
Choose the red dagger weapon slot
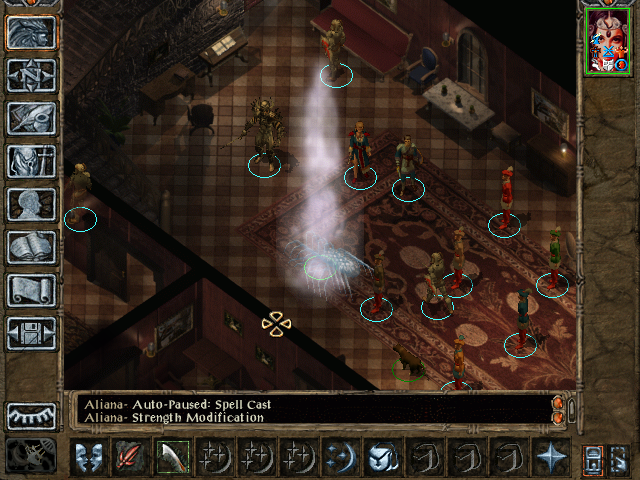pos(130,456)
